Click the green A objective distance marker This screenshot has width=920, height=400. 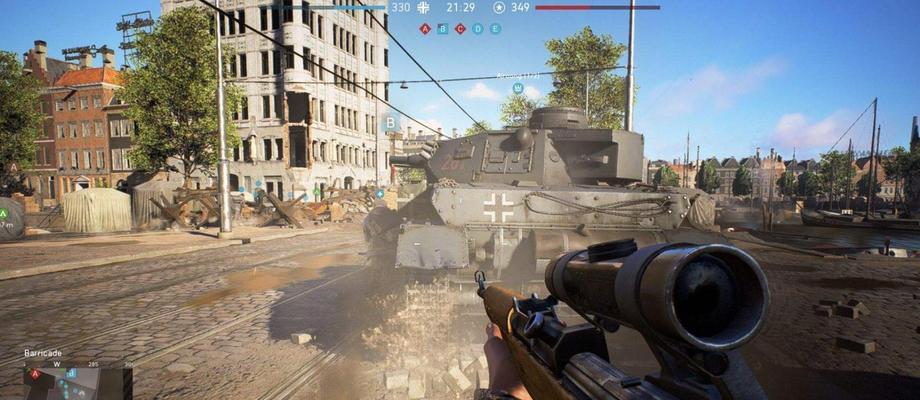pos(5,213)
